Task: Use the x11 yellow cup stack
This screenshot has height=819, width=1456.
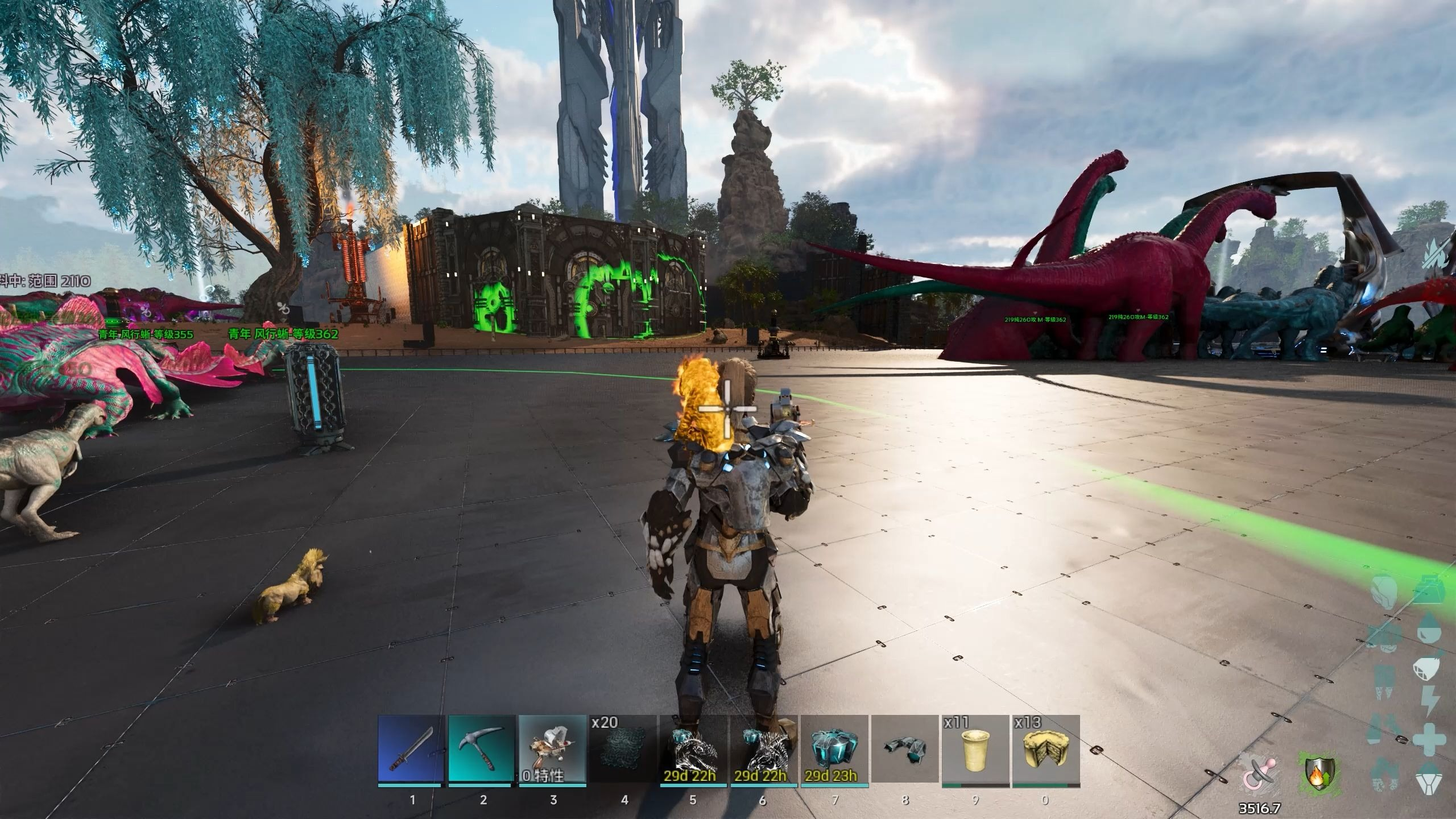Action: pyautogui.click(x=975, y=749)
